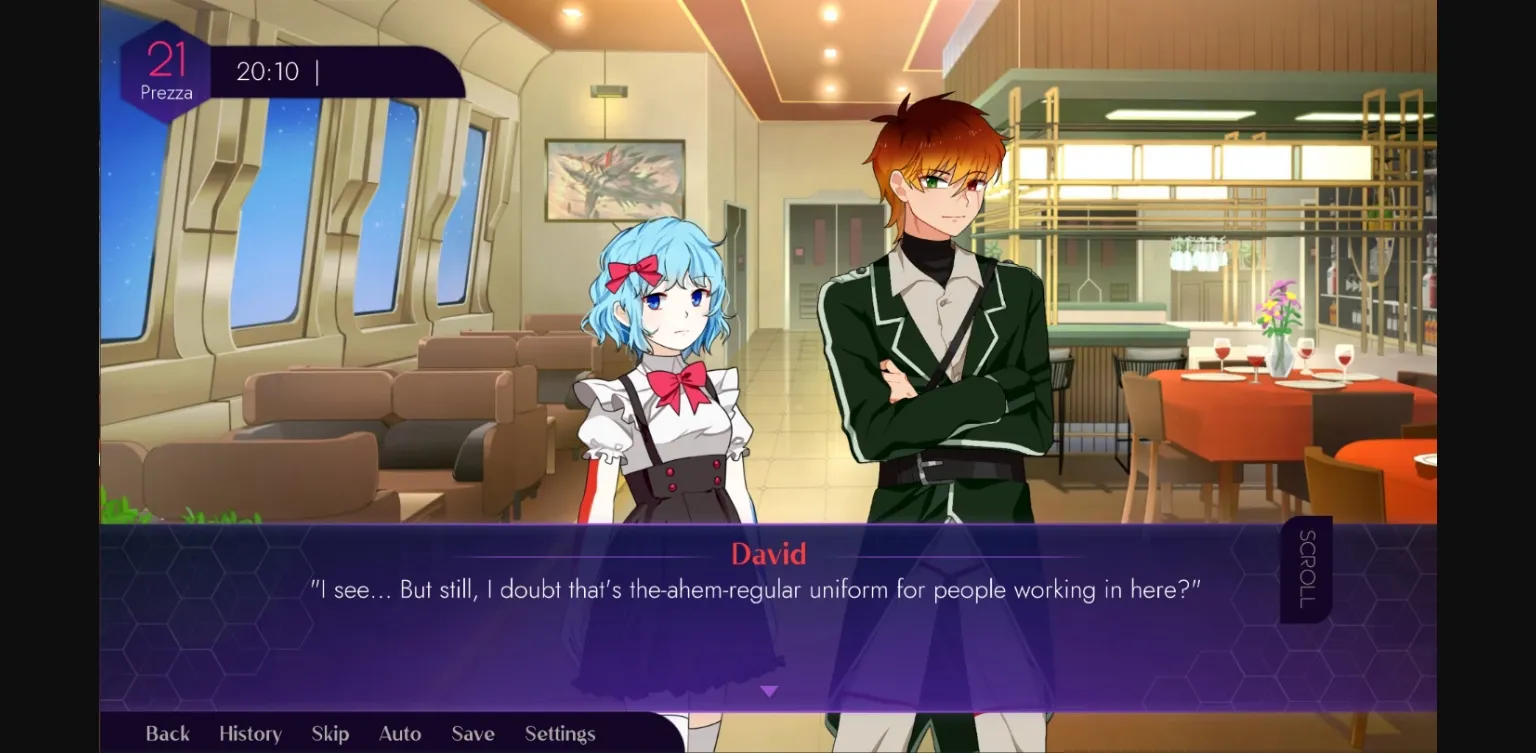The height and width of the screenshot is (753, 1536).
Task: Enable Auto-advance dialogue mode
Action: click(x=399, y=733)
